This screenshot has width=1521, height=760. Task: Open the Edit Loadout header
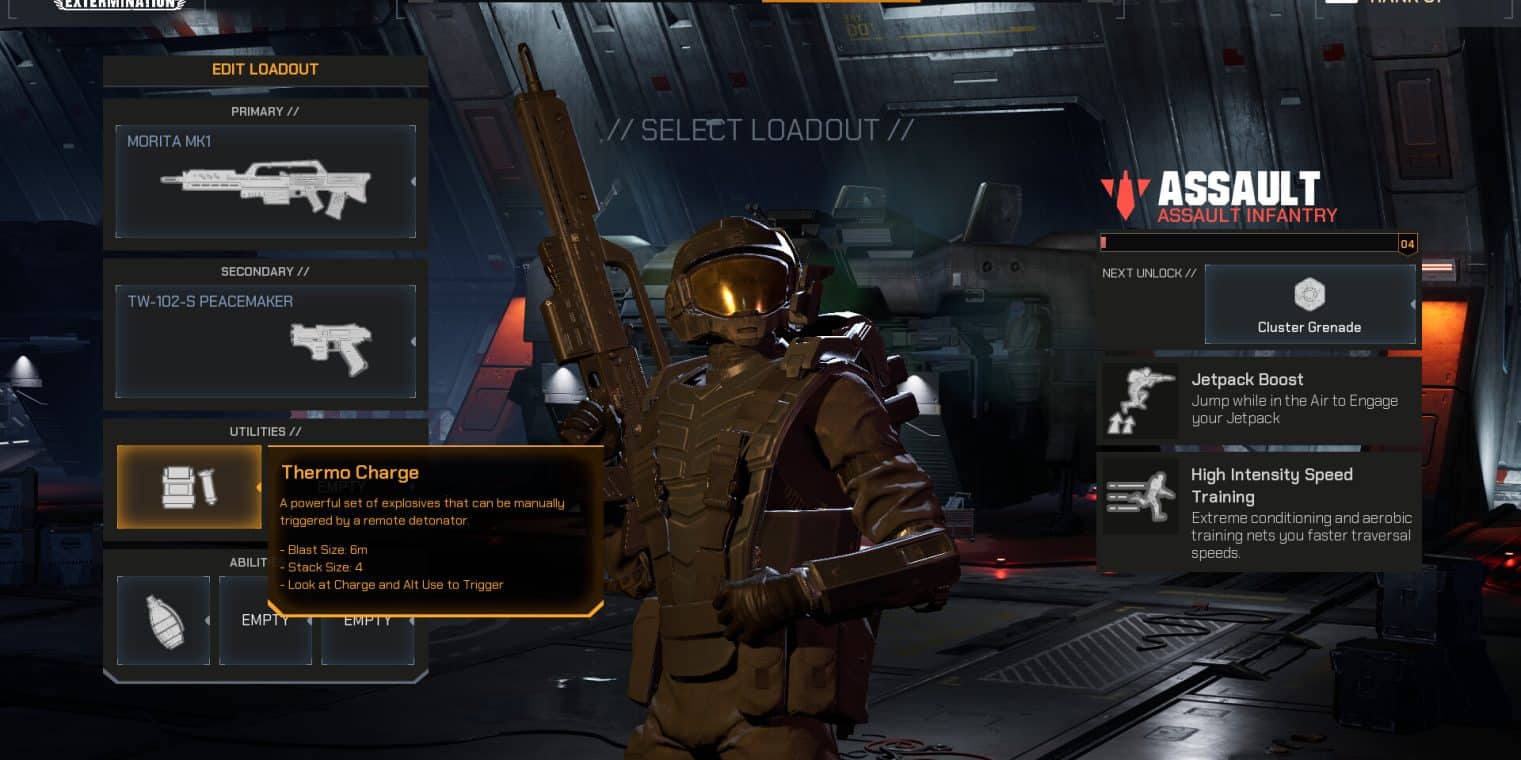coord(265,70)
